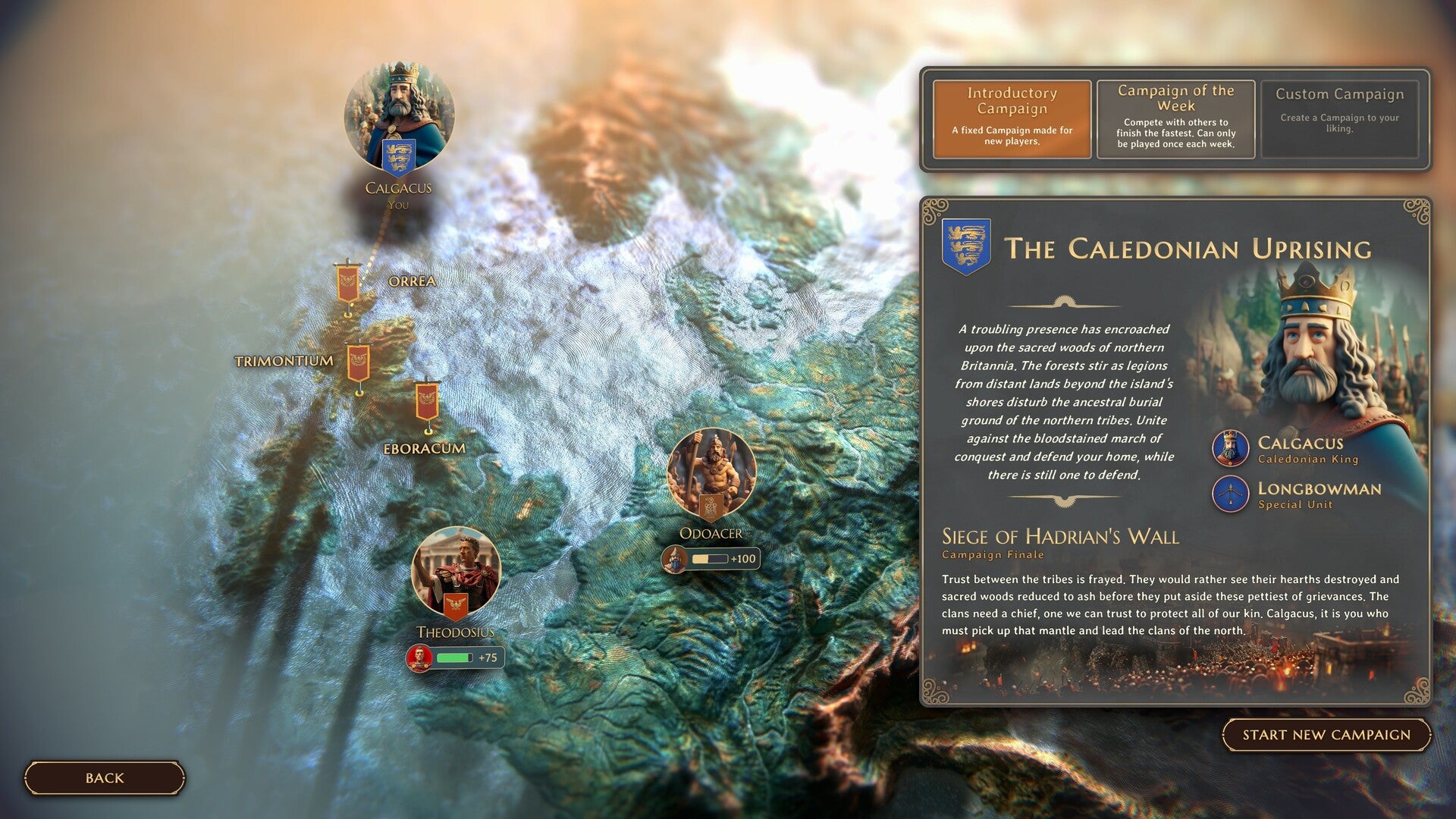Switch to the Campaign of the Week tab
The width and height of the screenshot is (1456, 819).
1175,119
